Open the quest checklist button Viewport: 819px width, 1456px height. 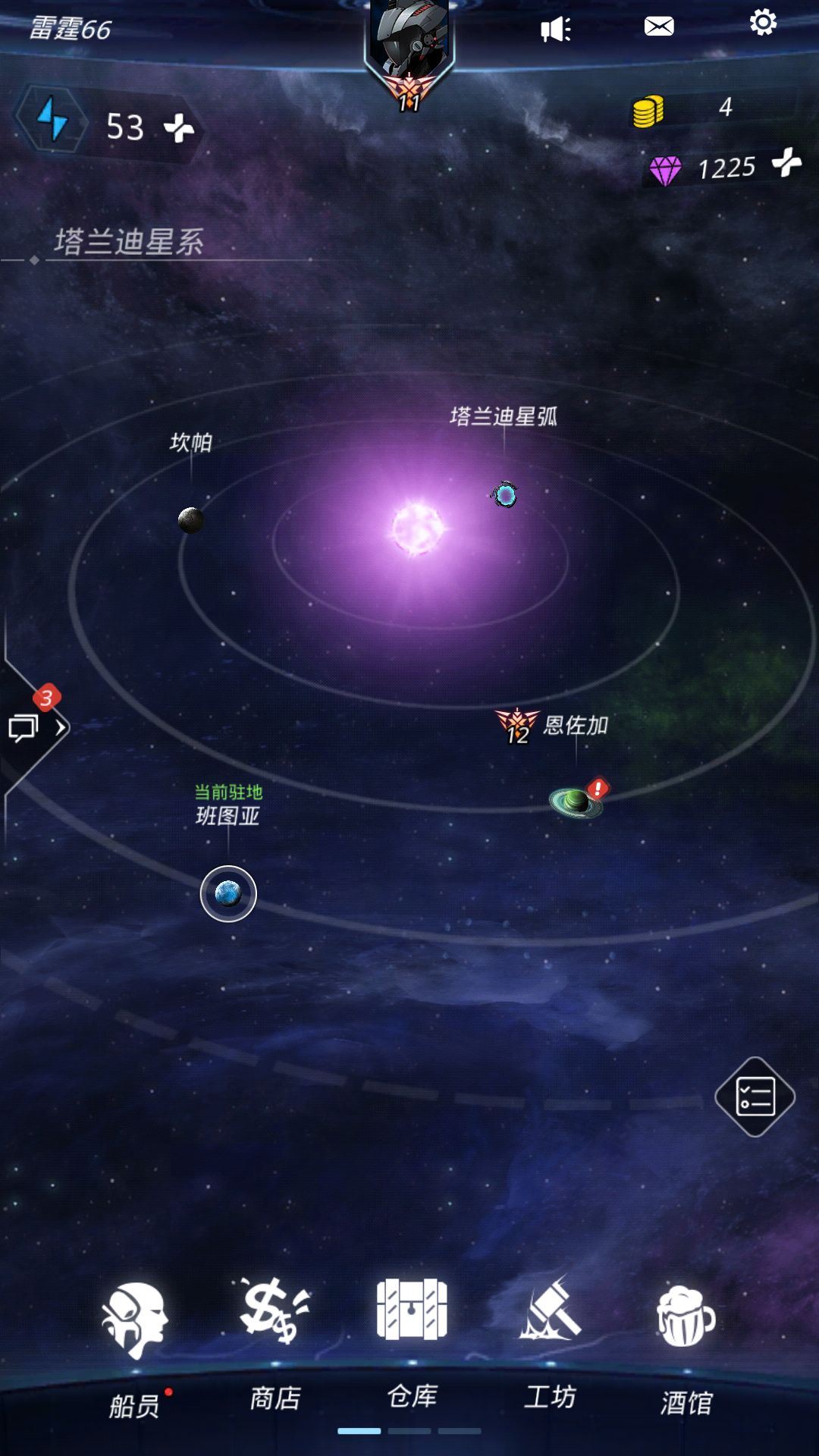755,1097
